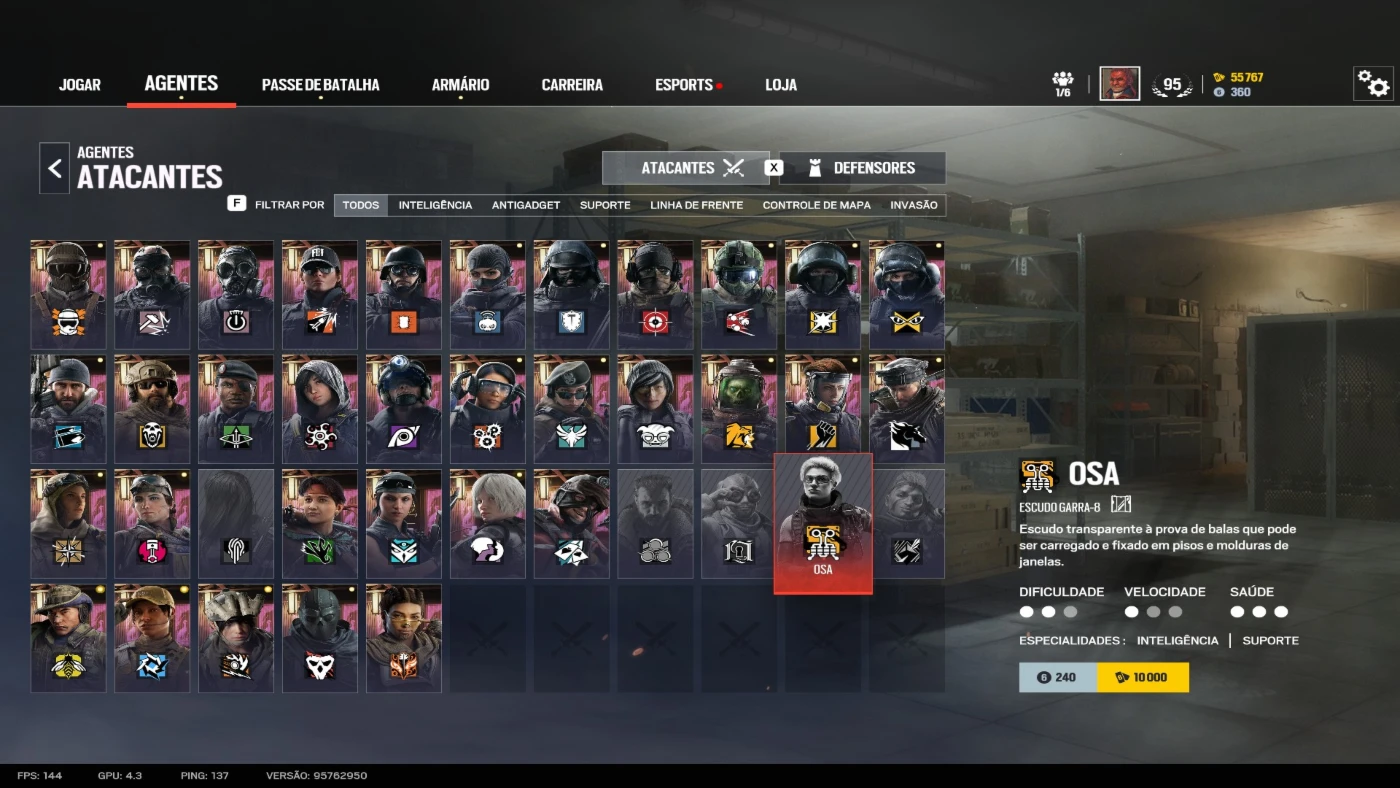Screen dimensions: 1400x788
Task: Apply the Suporte filter
Action: coord(605,205)
